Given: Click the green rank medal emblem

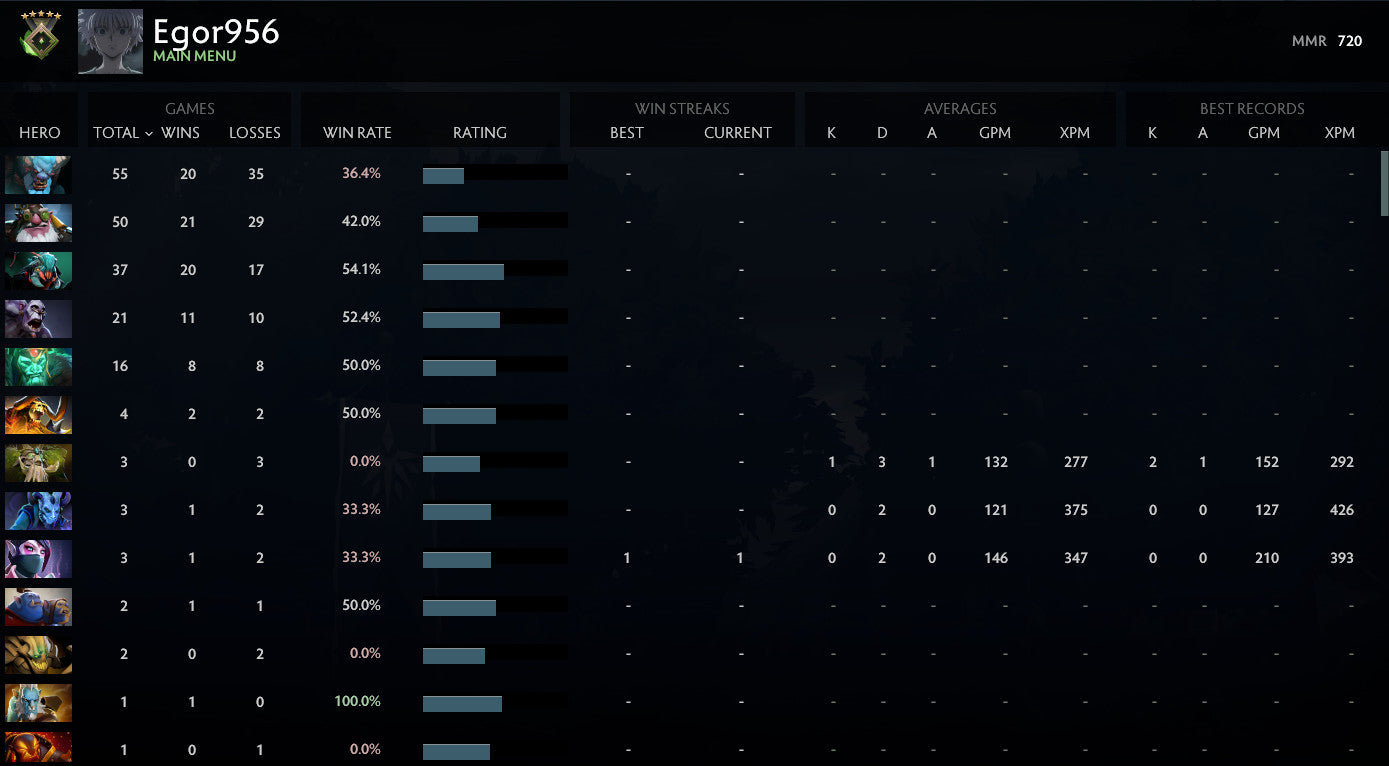Looking at the screenshot, I should tap(38, 40).
